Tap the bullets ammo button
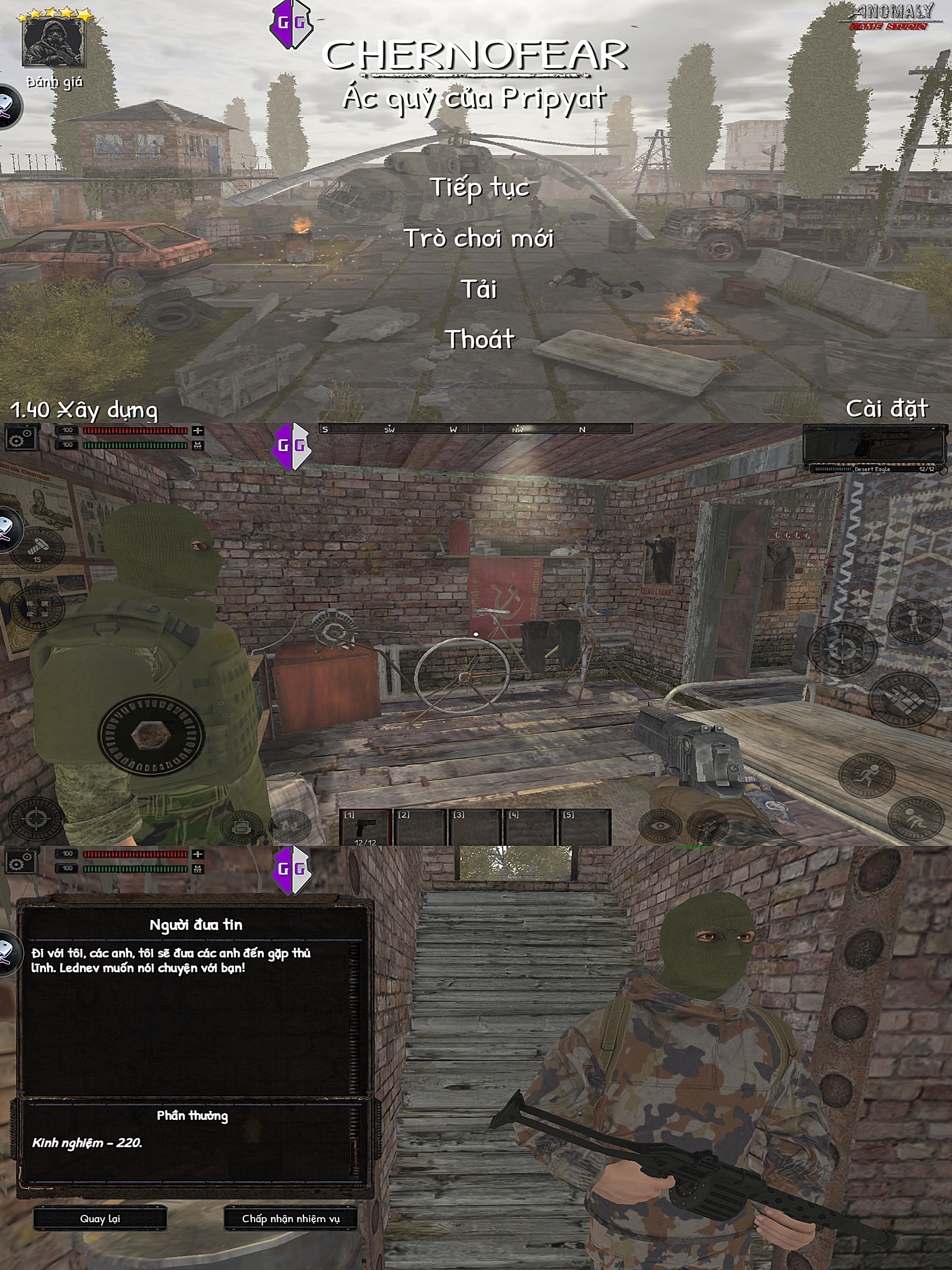The width and height of the screenshot is (952, 1270). (x=903, y=699)
